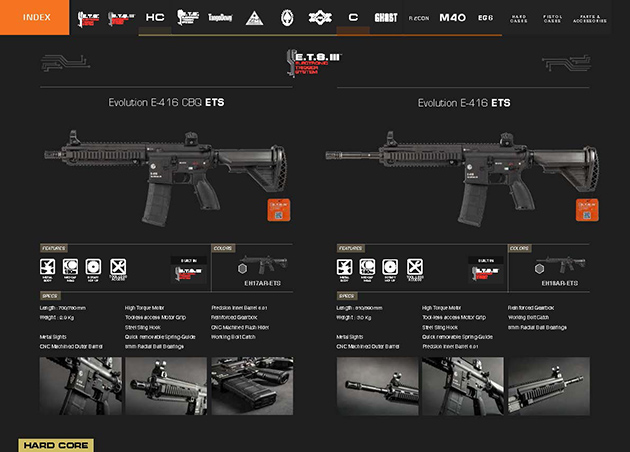Open the Hard Core label link

(56, 445)
